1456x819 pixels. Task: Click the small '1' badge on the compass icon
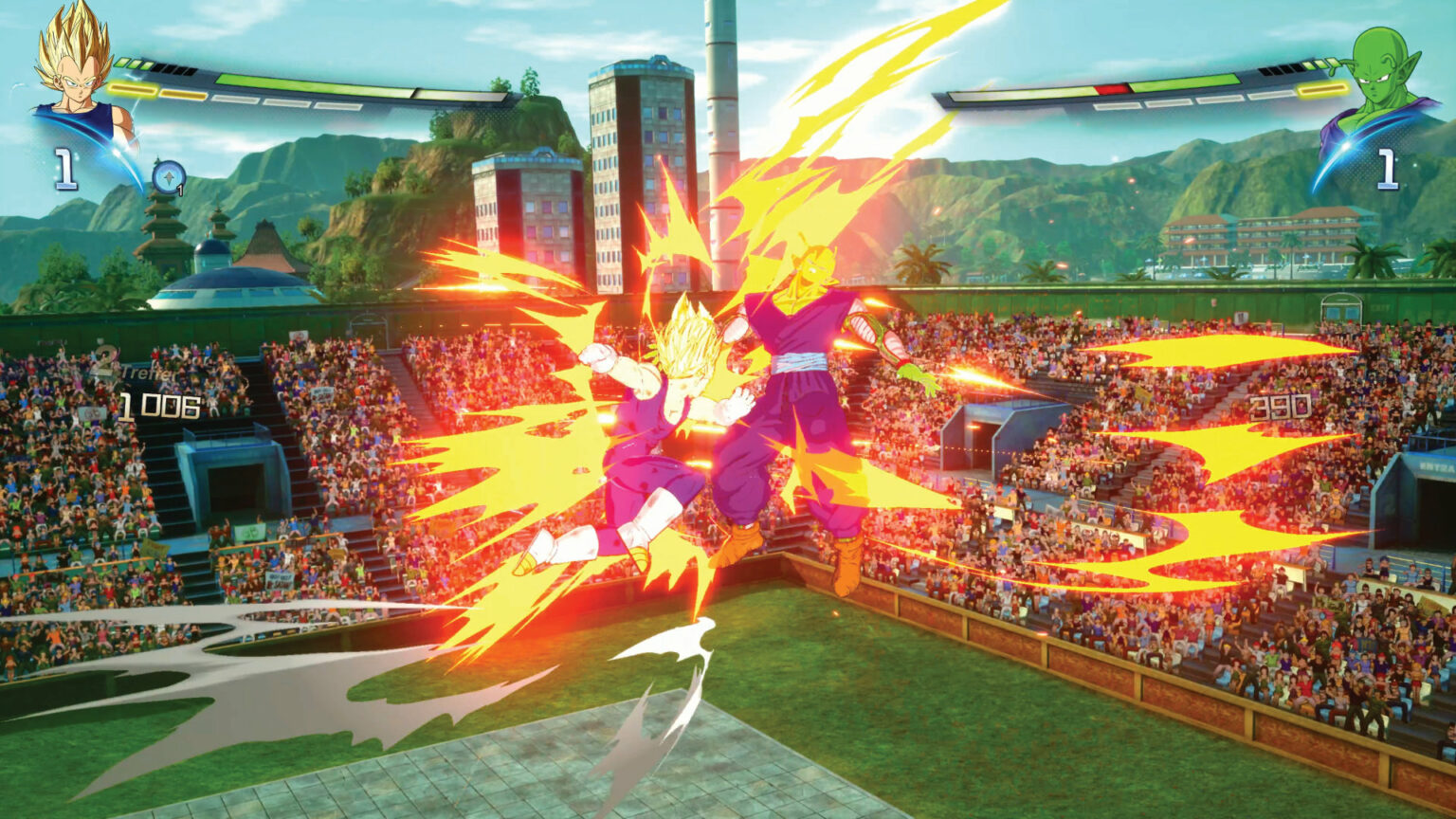click(180, 189)
